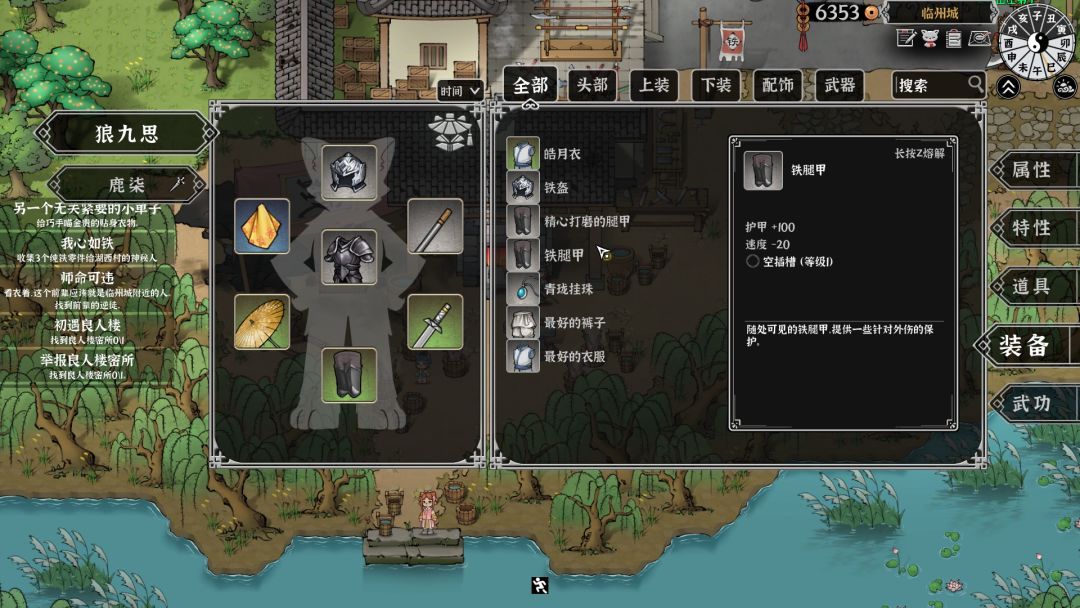1080x608 pixels.
Task: Open the 特性 side menu
Action: pyautogui.click(x=1032, y=228)
